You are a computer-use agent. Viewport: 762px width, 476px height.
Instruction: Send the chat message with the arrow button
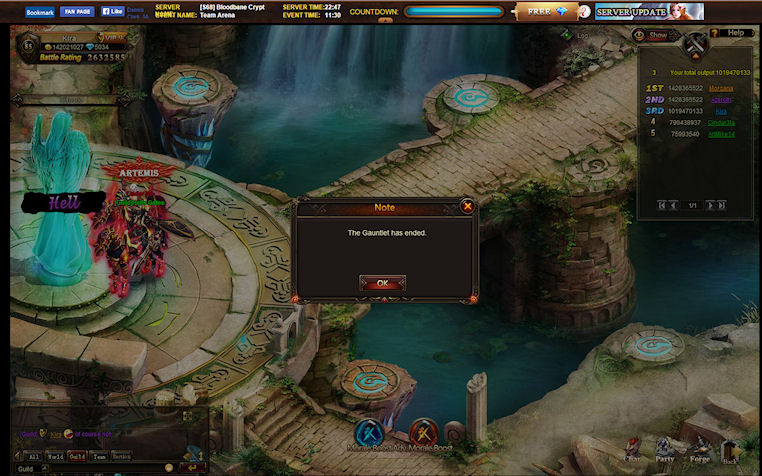point(195,467)
